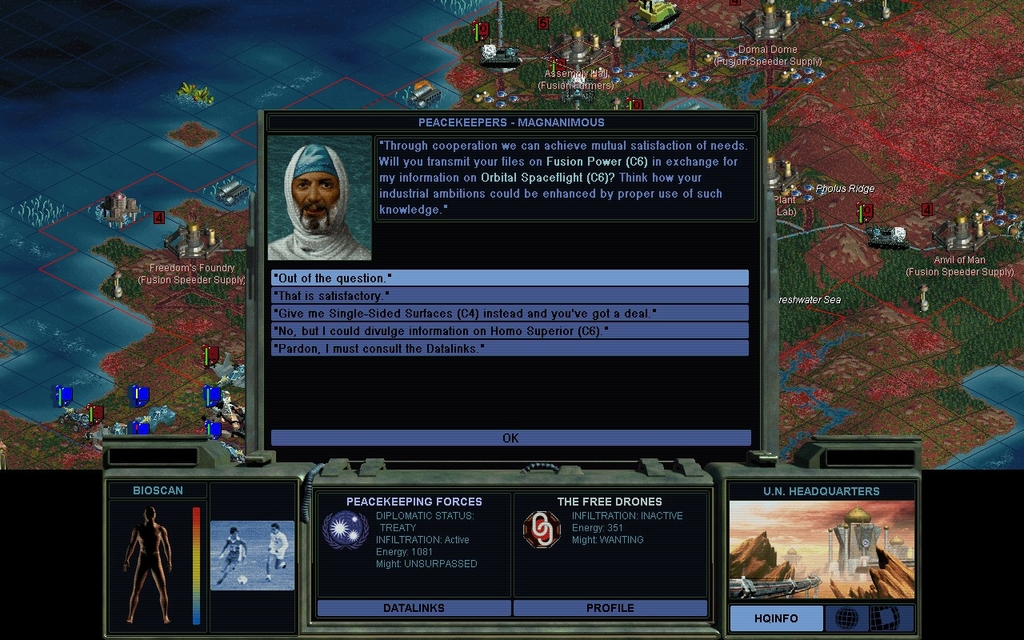Image resolution: width=1024 pixels, height=640 pixels.
Task: Reject the trade with "Out of the question."
Action: [x=510, y=278]
